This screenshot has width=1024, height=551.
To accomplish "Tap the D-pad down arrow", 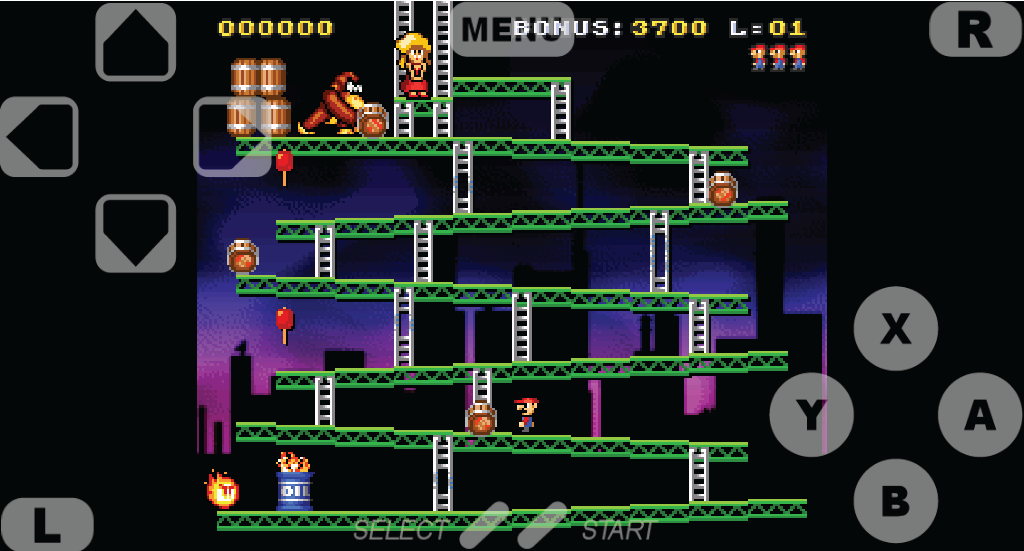I will point(136,233).
